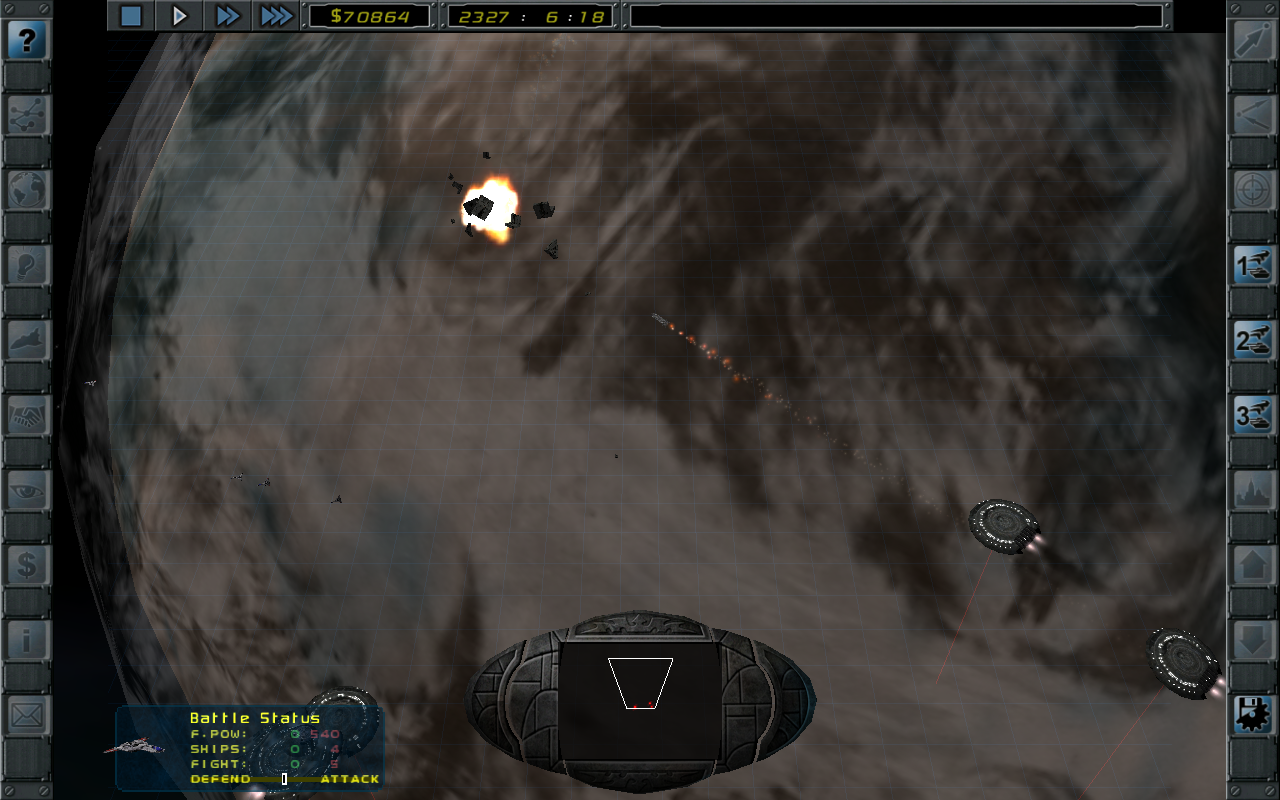Click the Defend/Attack stance slider

point(285,779)
